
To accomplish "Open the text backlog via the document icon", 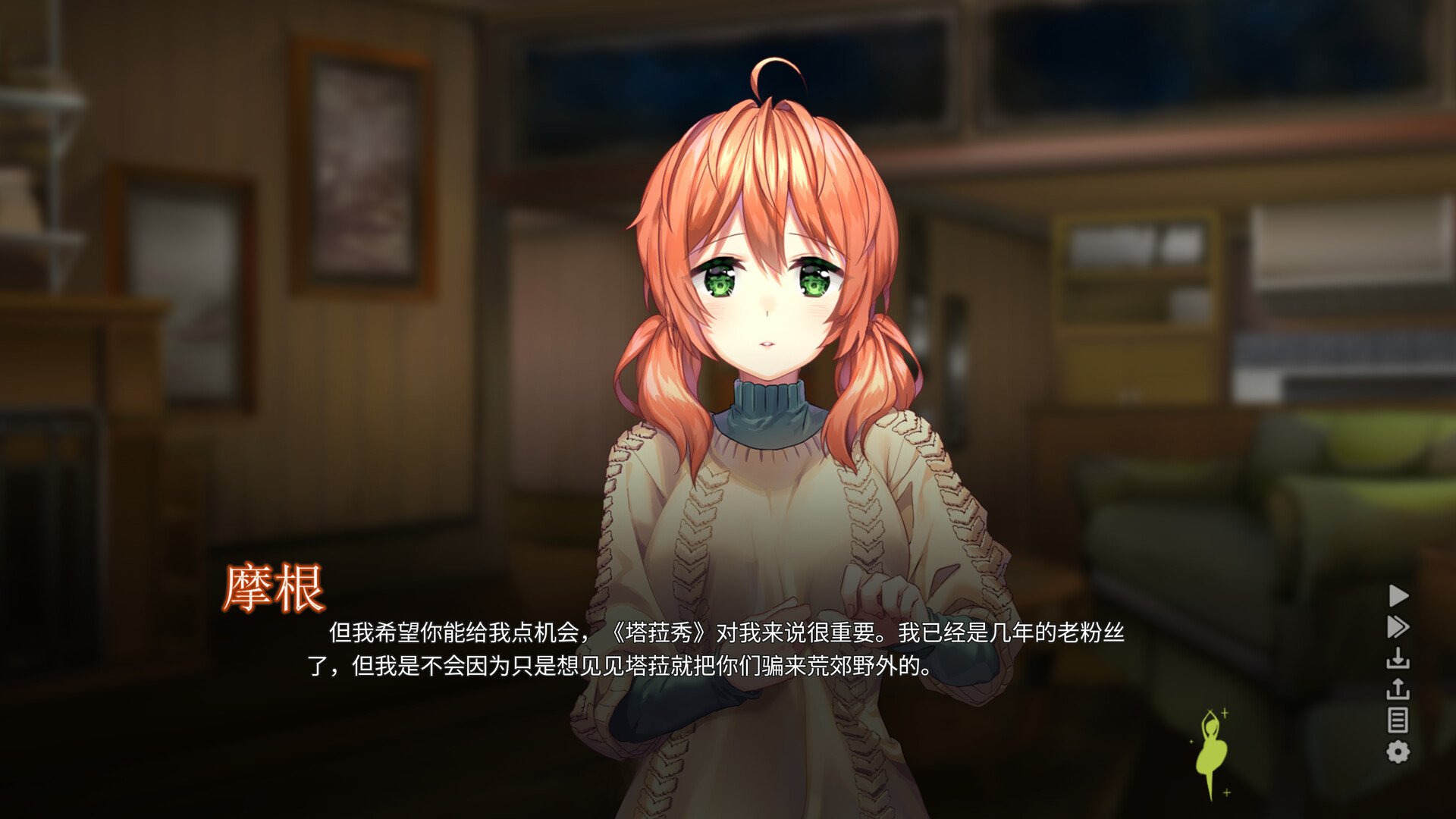I will click(1398, 719).
